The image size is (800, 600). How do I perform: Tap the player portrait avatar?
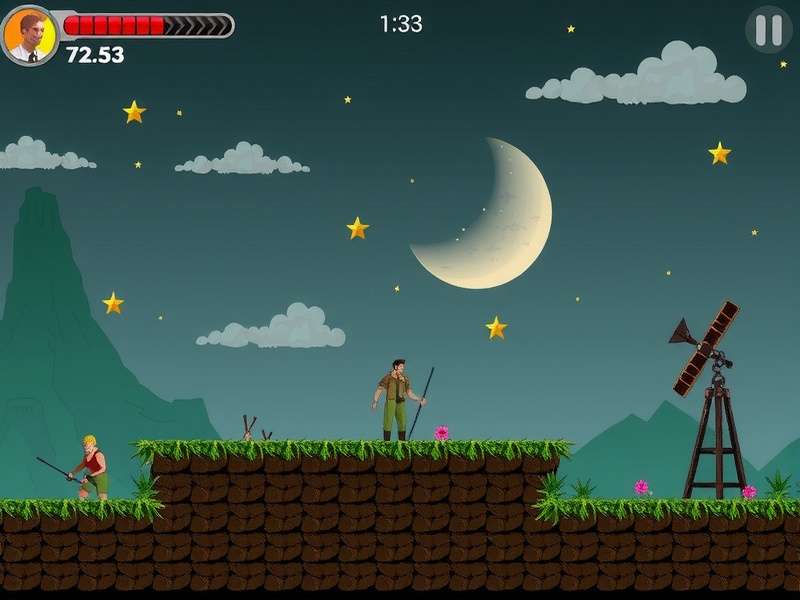(x=29, y=35)
